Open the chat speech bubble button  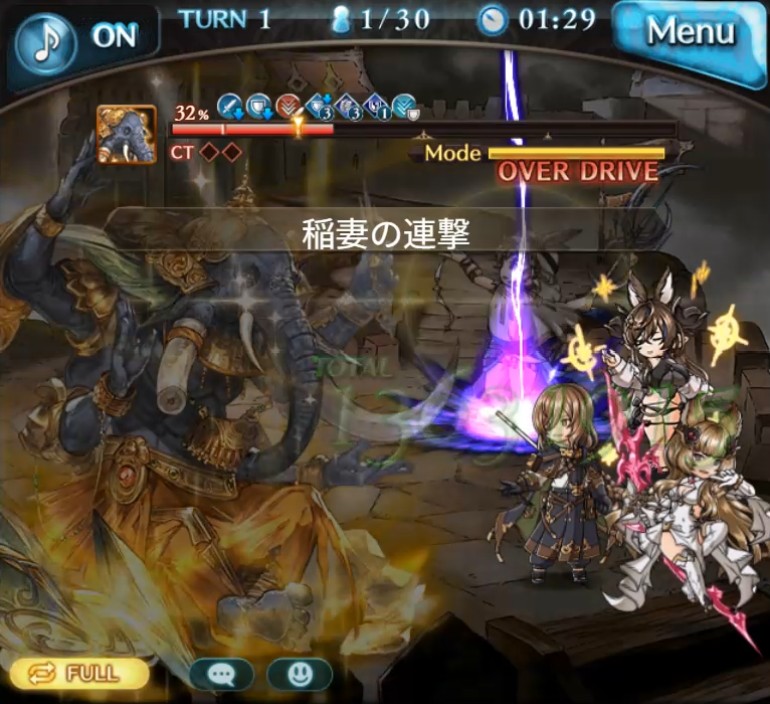tap(221, 674)
